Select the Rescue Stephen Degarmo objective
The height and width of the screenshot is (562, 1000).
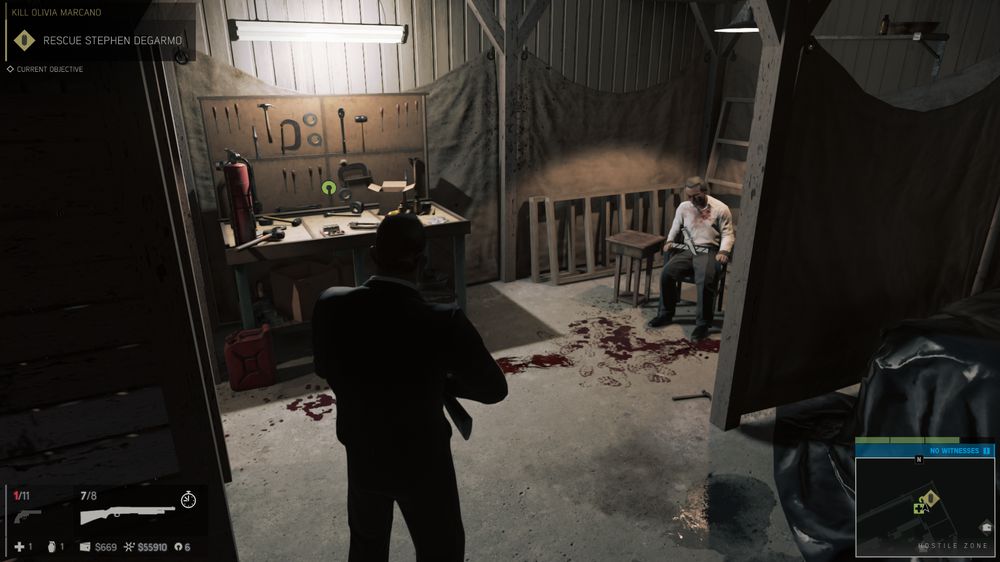102,41
